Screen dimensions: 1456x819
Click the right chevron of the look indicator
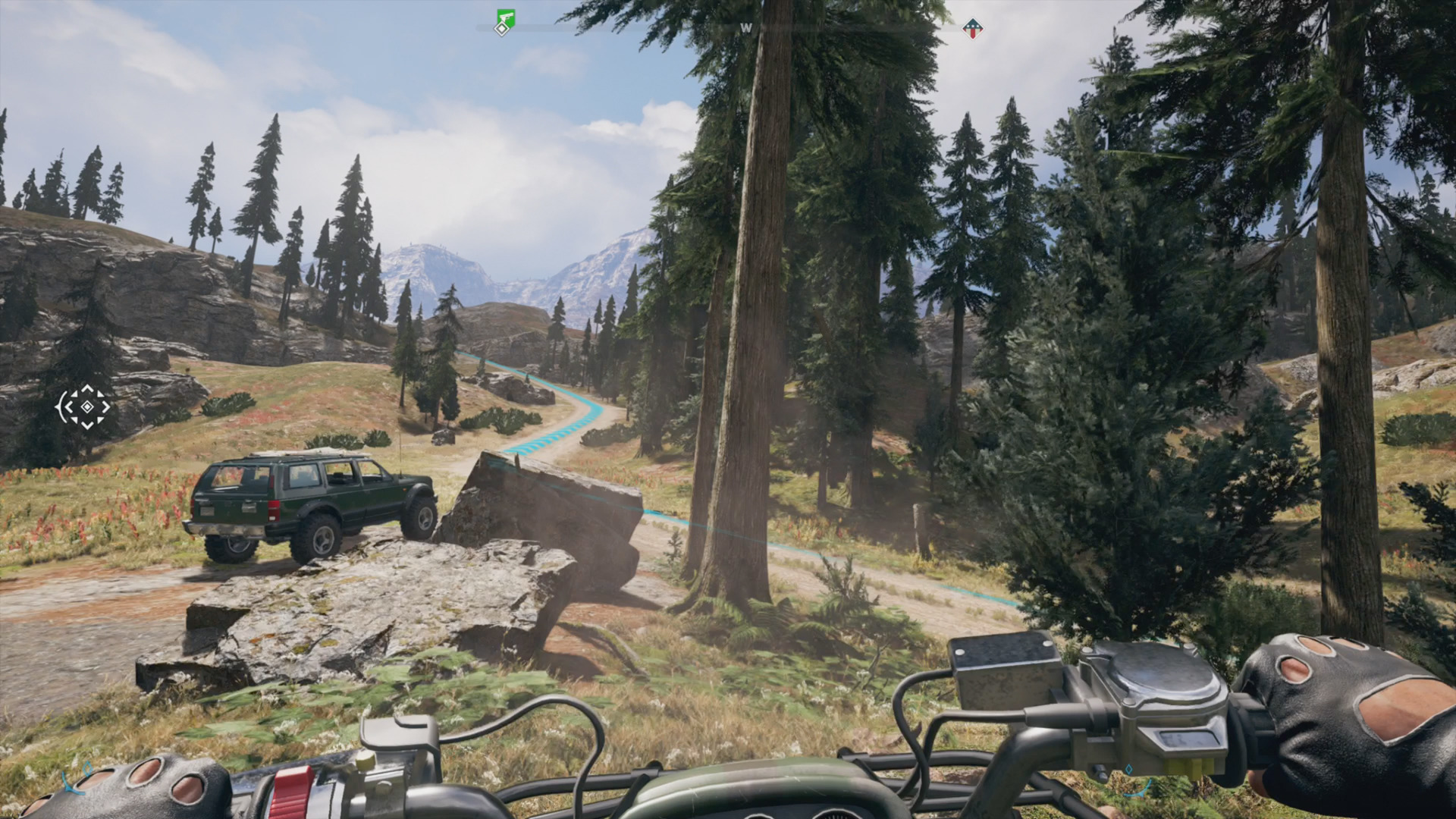(x=105, y=406)
